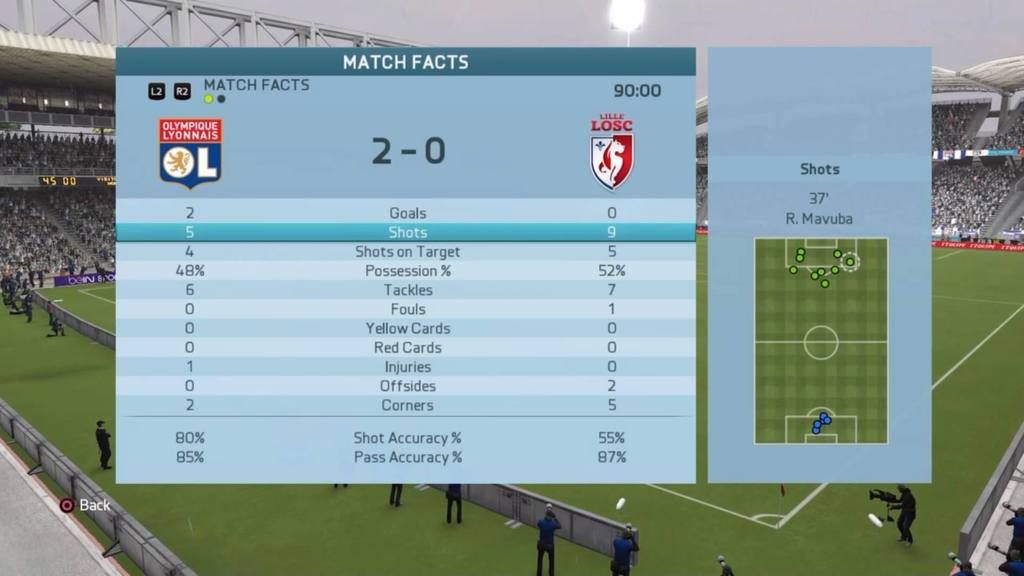The height and width of the screenshot is (576, 1024).
Task: Choose the Pass Accuracy % row
Action: coord(406,457)
